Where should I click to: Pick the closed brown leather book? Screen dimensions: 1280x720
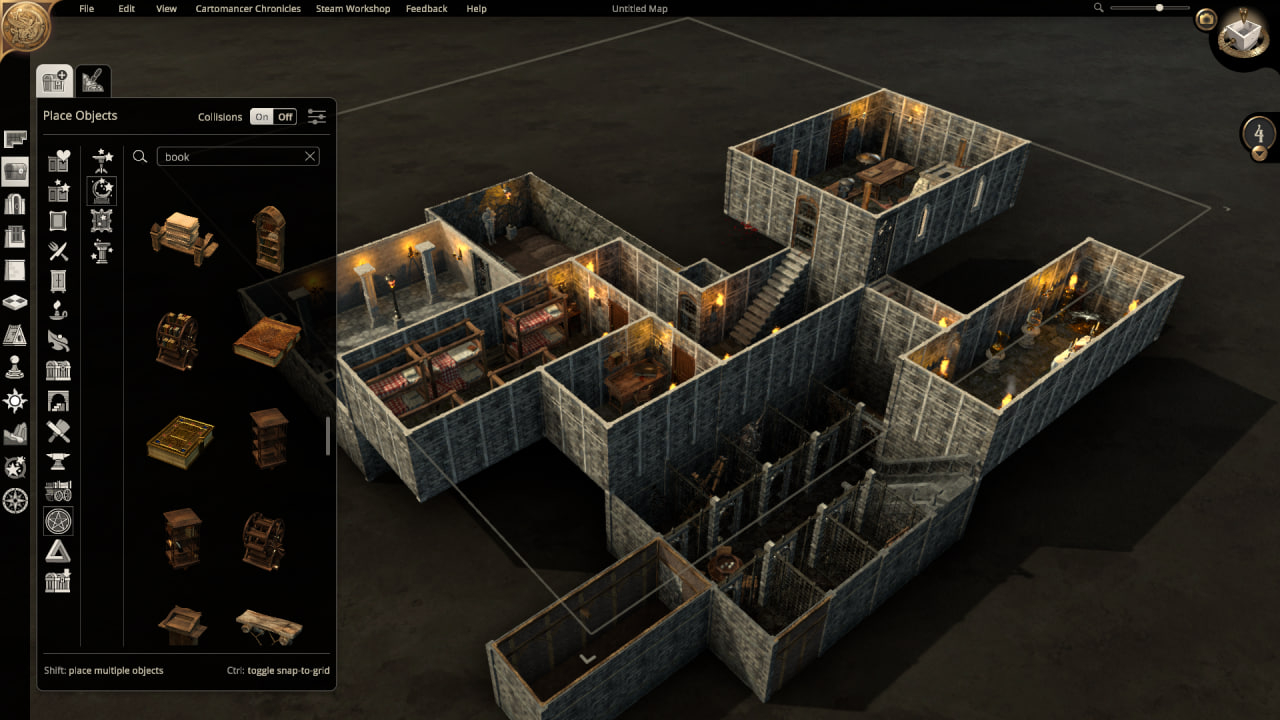(x=267, y=342)
